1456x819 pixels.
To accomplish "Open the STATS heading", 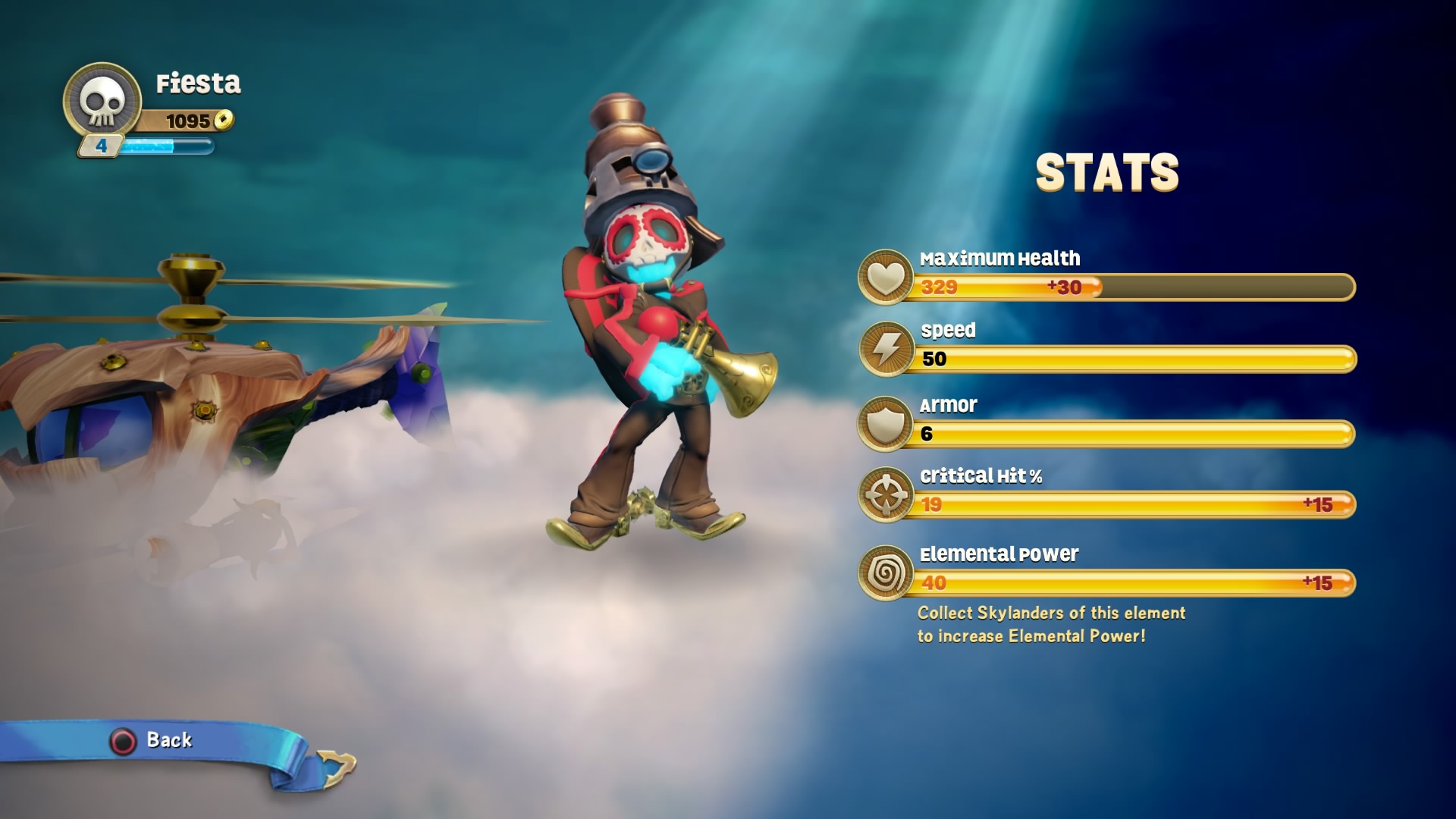I will click(x=1106, y=173).
